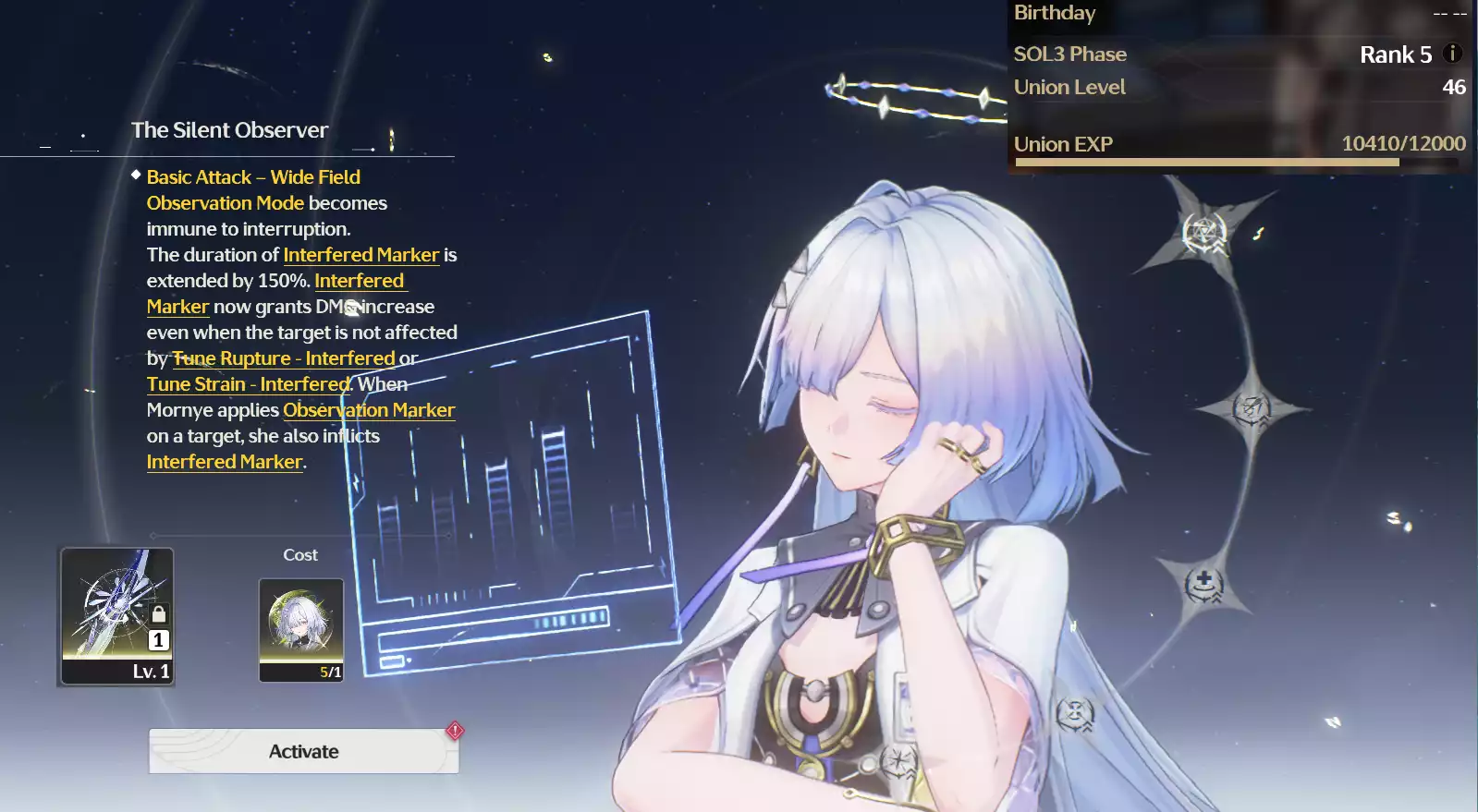
Task: Open the Tune Rupture - Interfered keyword link
Action: [x=284, y=358]
